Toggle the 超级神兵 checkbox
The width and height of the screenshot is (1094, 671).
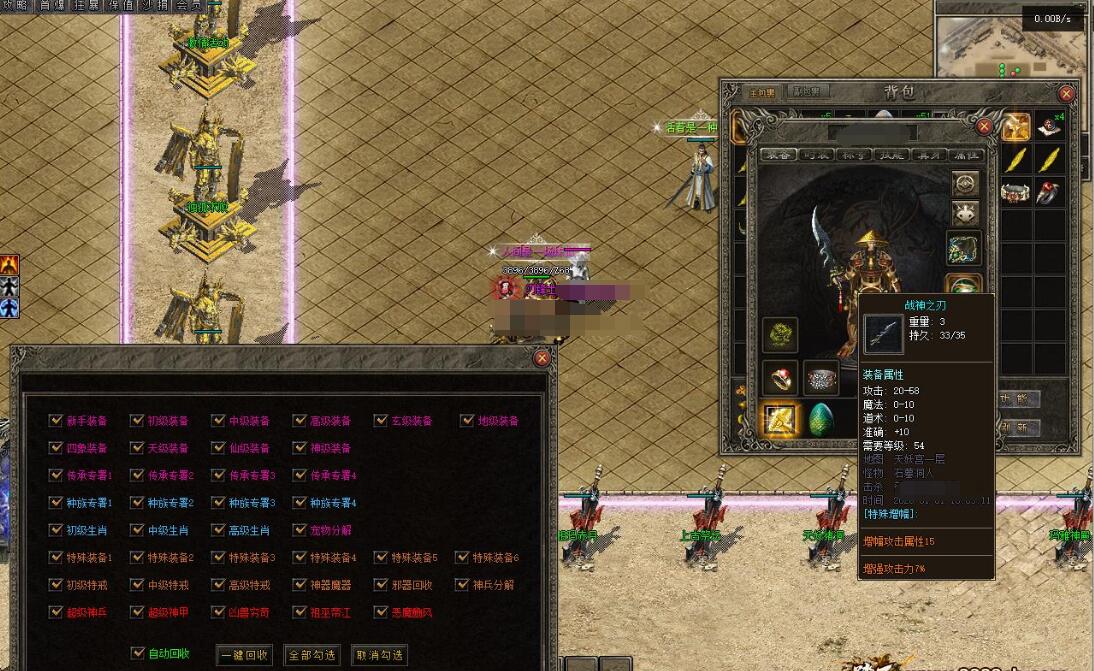pos(56,611)
